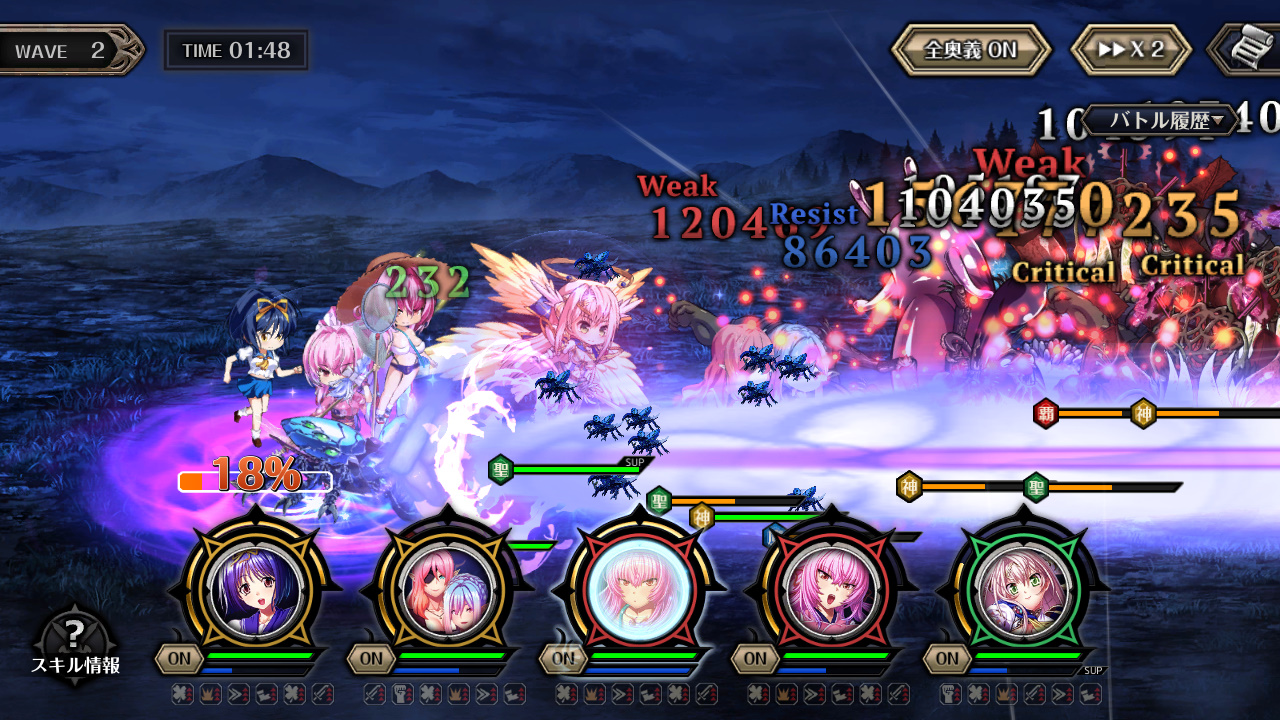Toggle ON switch under shouting pink-haired portrait
This screenshot has height=720, width=1280.
pos(756,658)
